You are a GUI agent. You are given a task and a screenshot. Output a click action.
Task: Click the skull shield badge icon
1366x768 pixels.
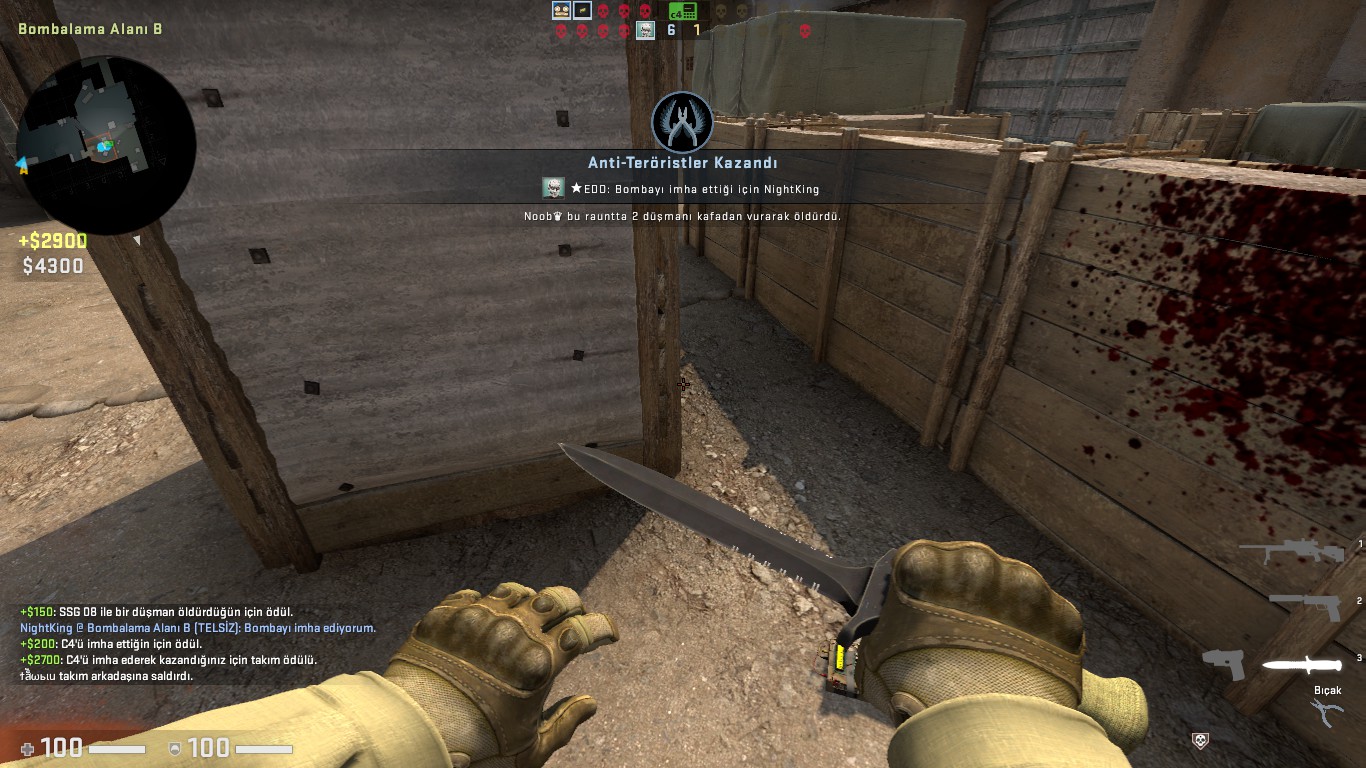pos(1201,740)
